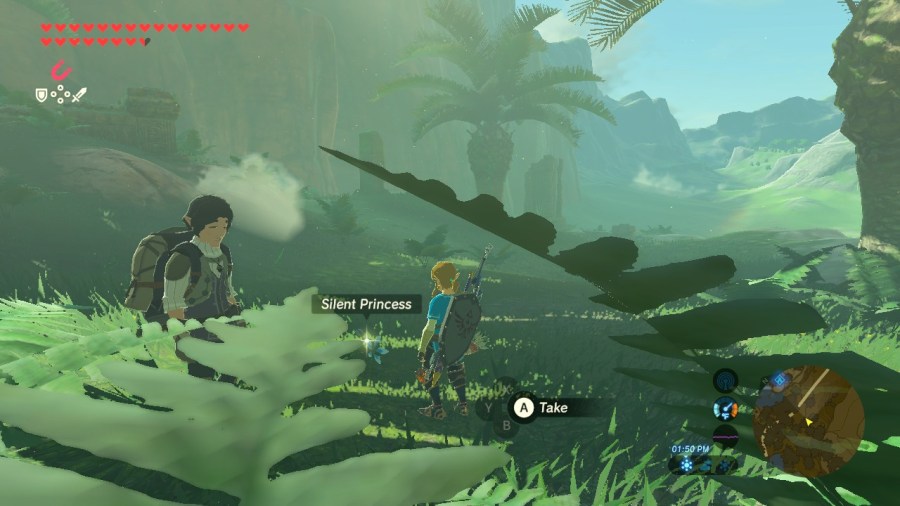This screenshot has width=900, height=506.
Task: Click the sword quick-select icon
Action: 81,95
